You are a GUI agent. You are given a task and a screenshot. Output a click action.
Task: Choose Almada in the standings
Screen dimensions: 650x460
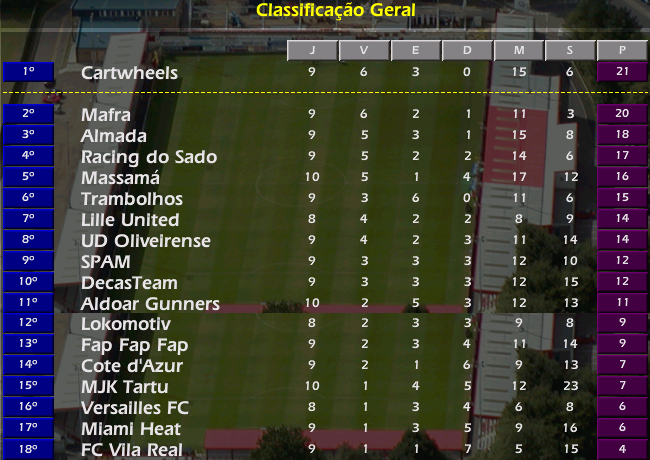[x=114, y=136]
